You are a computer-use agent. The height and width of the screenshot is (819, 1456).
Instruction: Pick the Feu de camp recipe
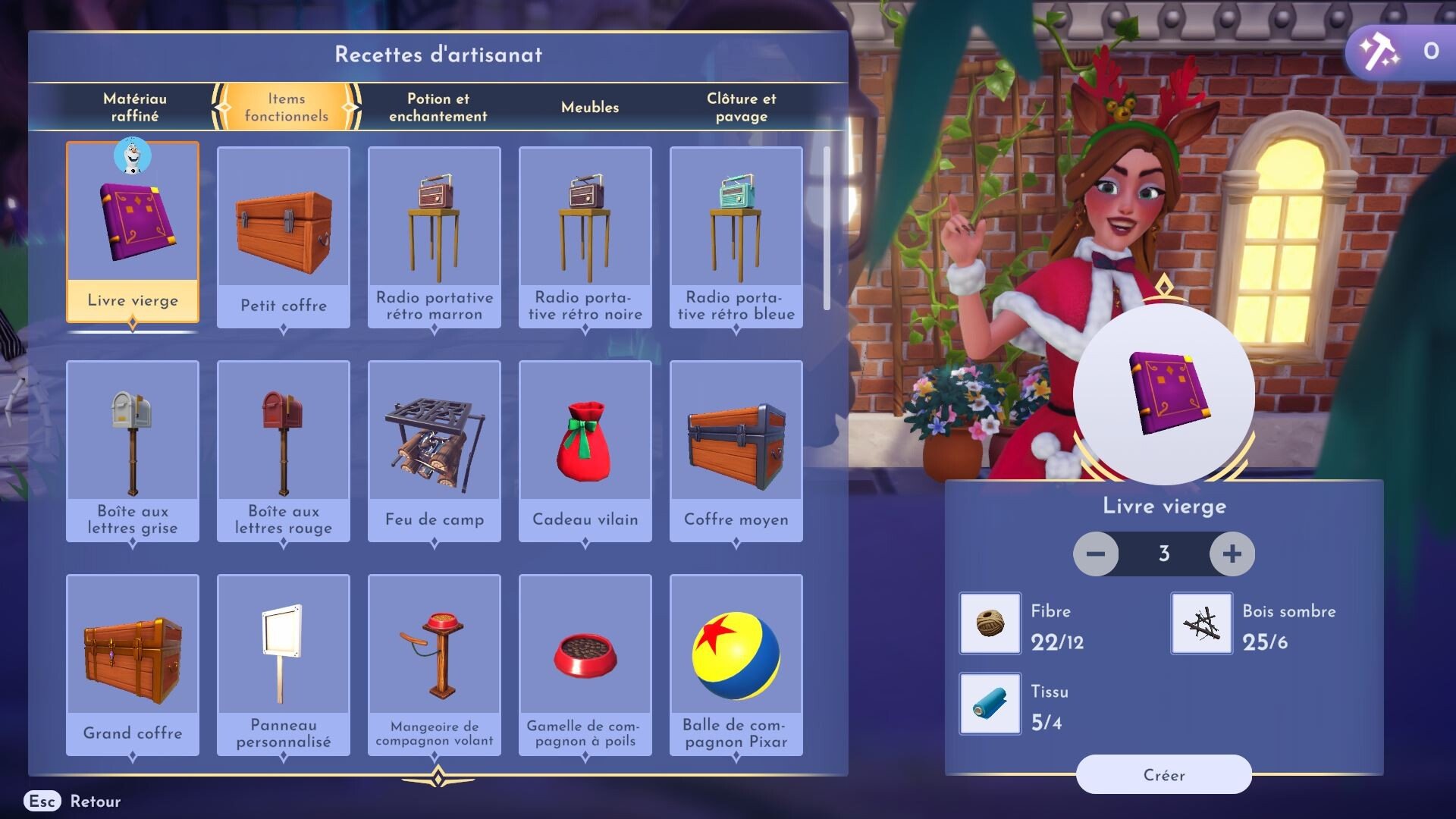[435, 450]
